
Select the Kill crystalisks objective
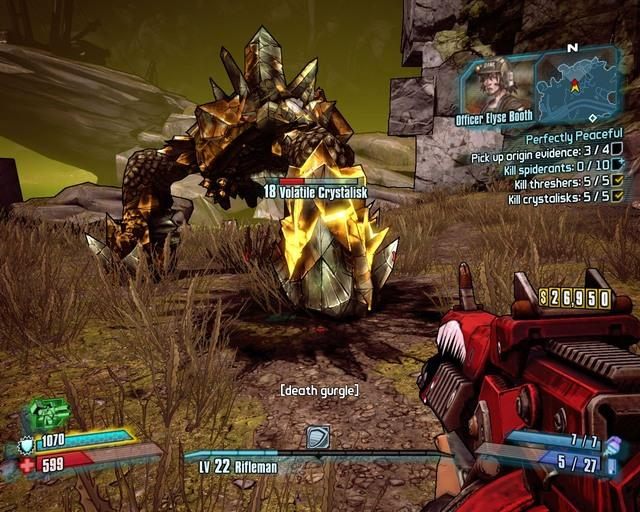[x=560, y=199]
